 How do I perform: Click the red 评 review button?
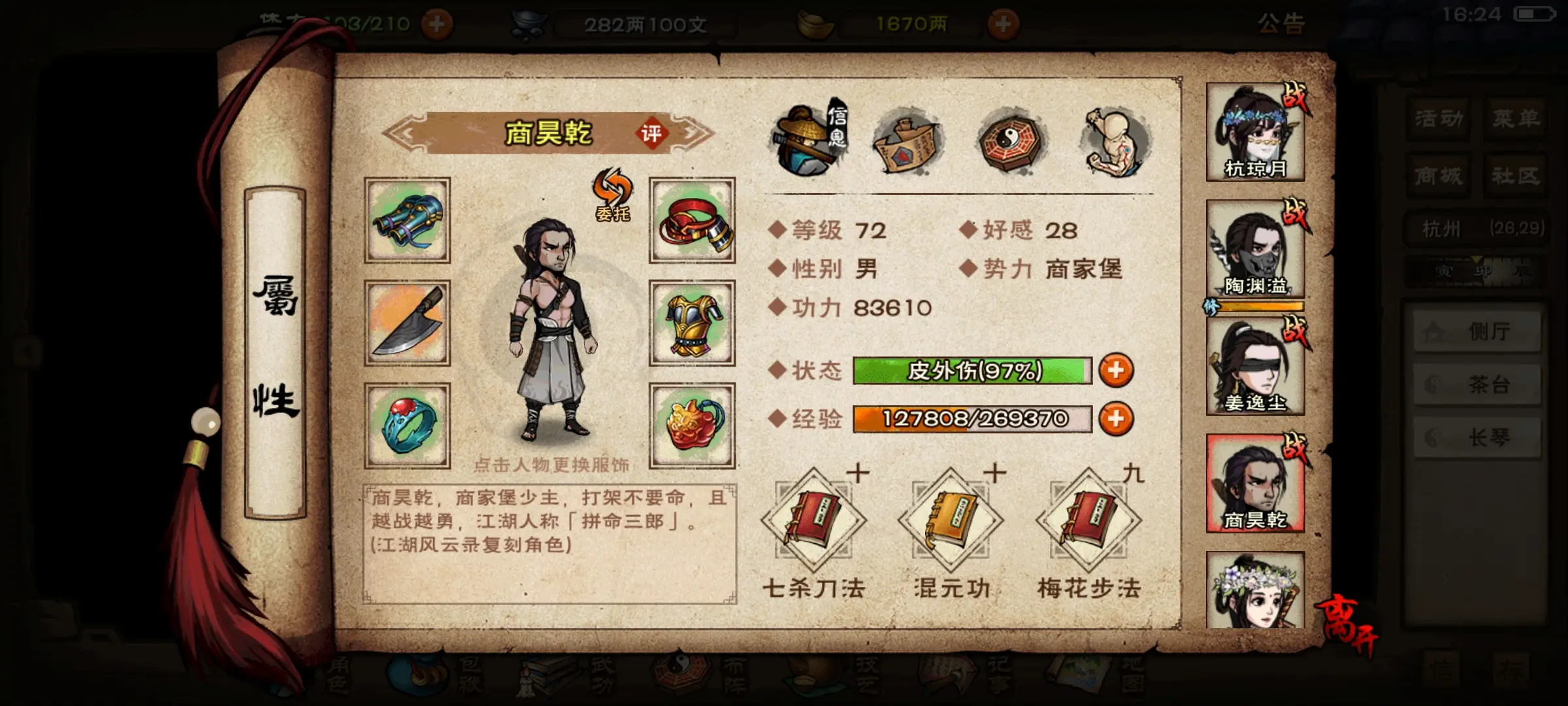pos(651,134)
